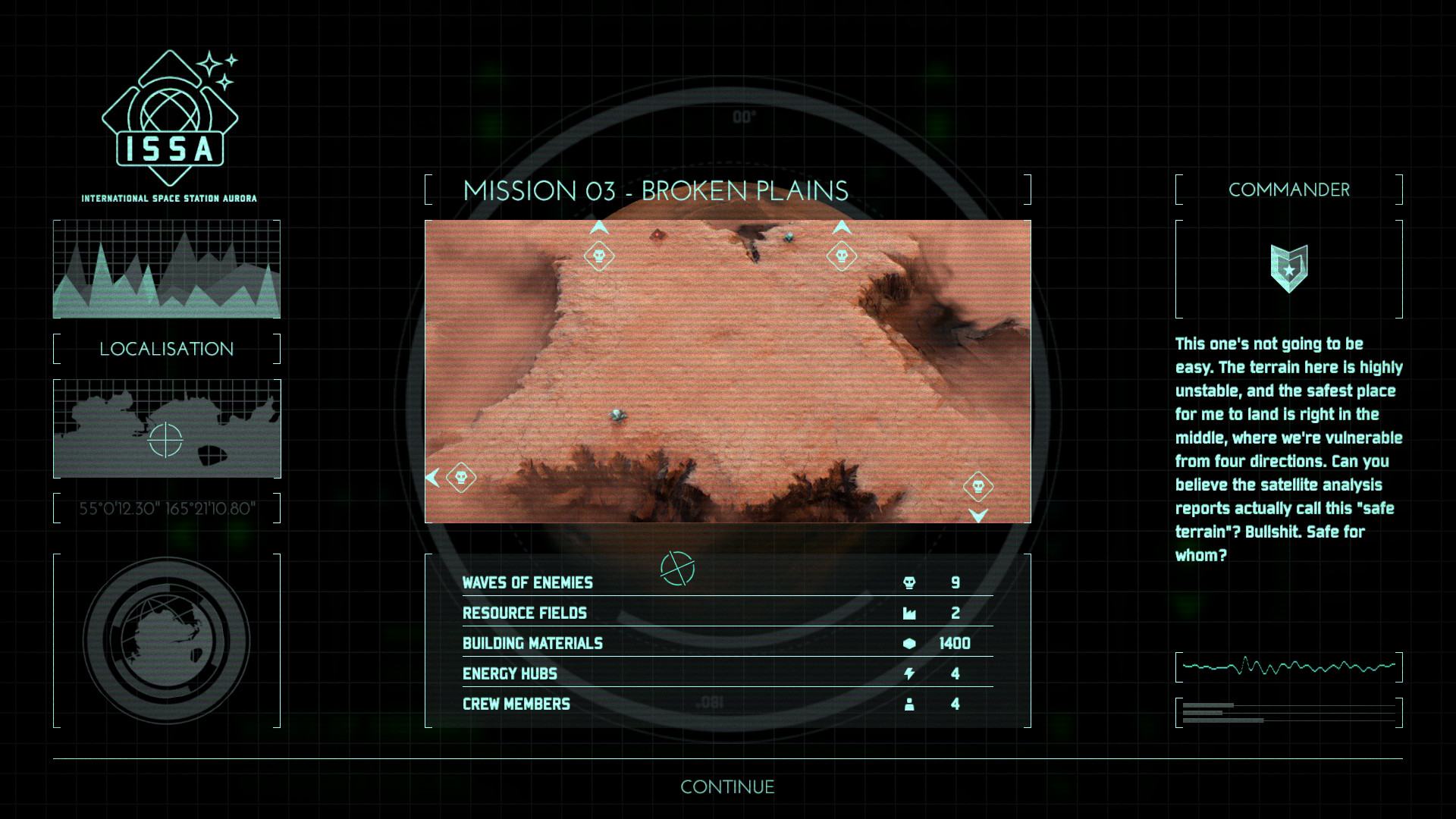Open the LOCALISATION panel header
The height and width of the screenshot is (819, 1456).
166,349
